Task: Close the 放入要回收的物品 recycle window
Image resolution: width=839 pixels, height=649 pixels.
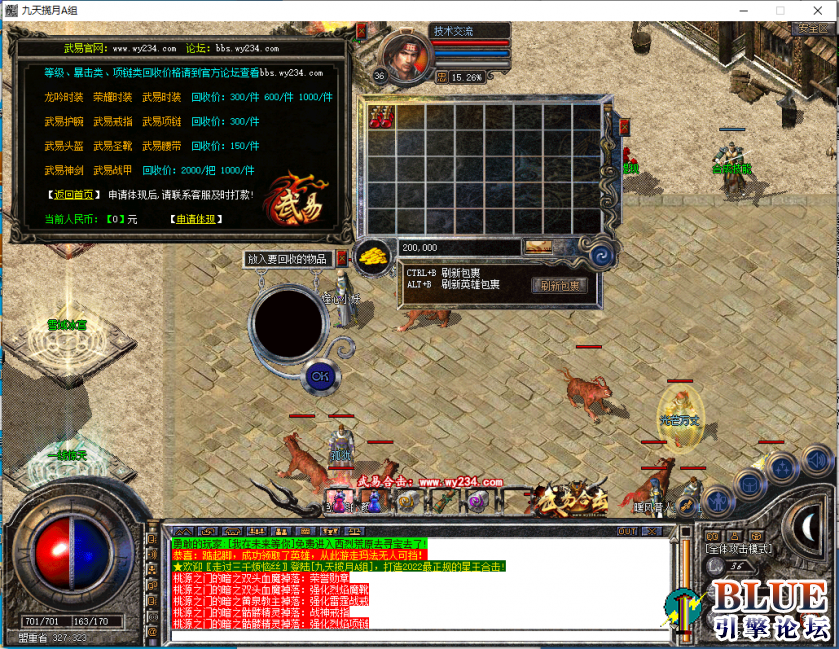Action: [341, 258]
